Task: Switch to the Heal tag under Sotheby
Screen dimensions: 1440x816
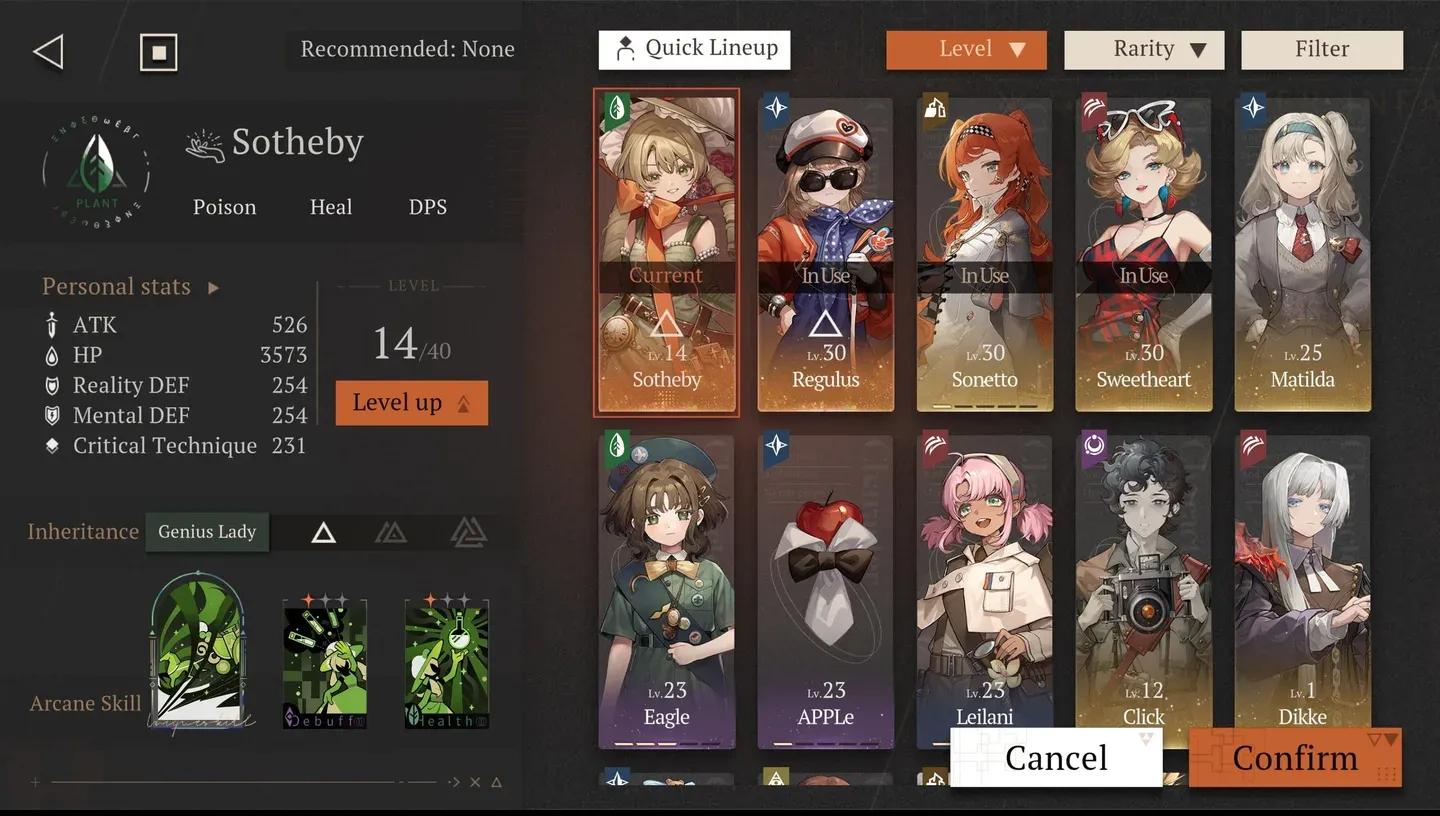Action: pyautogui.click(x=330, y=207)
